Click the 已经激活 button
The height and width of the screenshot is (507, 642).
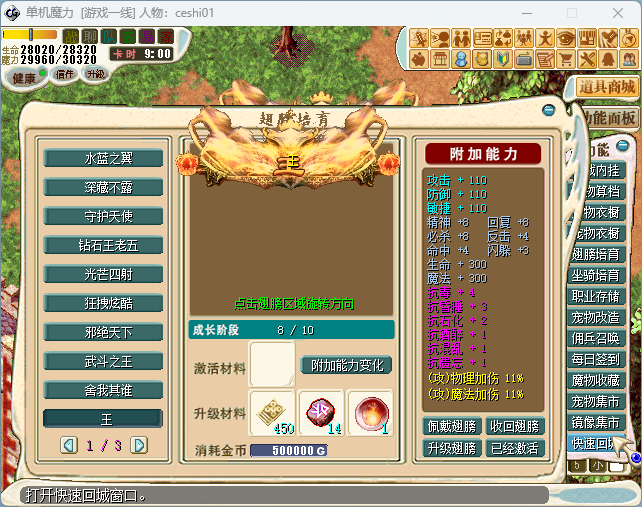[x=515, y=448]
